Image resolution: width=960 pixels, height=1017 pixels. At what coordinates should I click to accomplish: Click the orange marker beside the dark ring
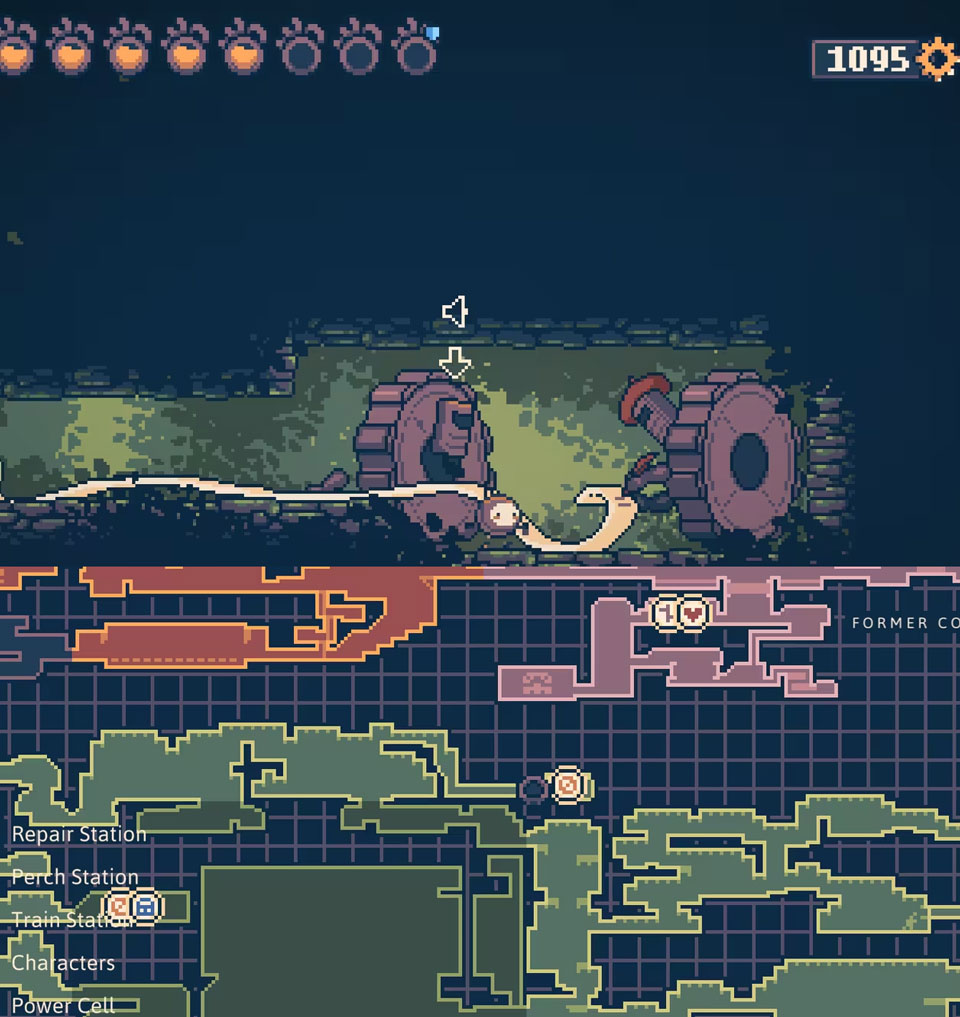568,786
